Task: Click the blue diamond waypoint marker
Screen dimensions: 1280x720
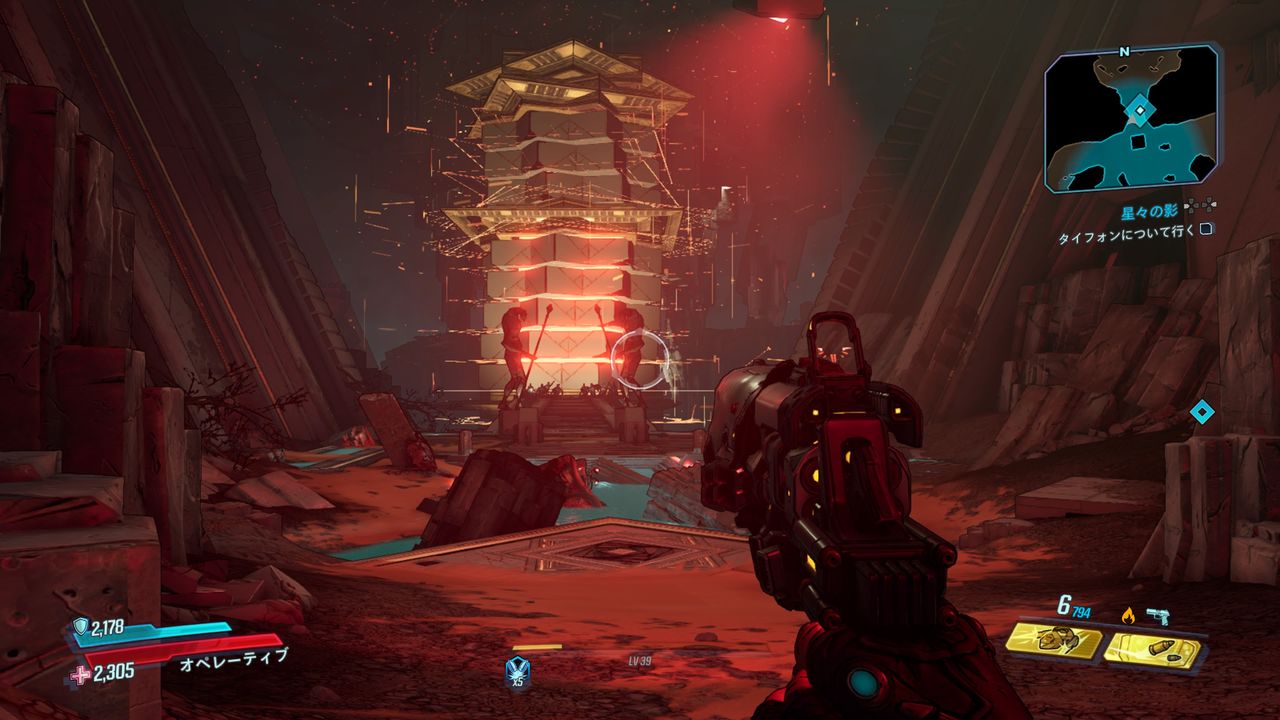Action: click(x=1202, y=411)
